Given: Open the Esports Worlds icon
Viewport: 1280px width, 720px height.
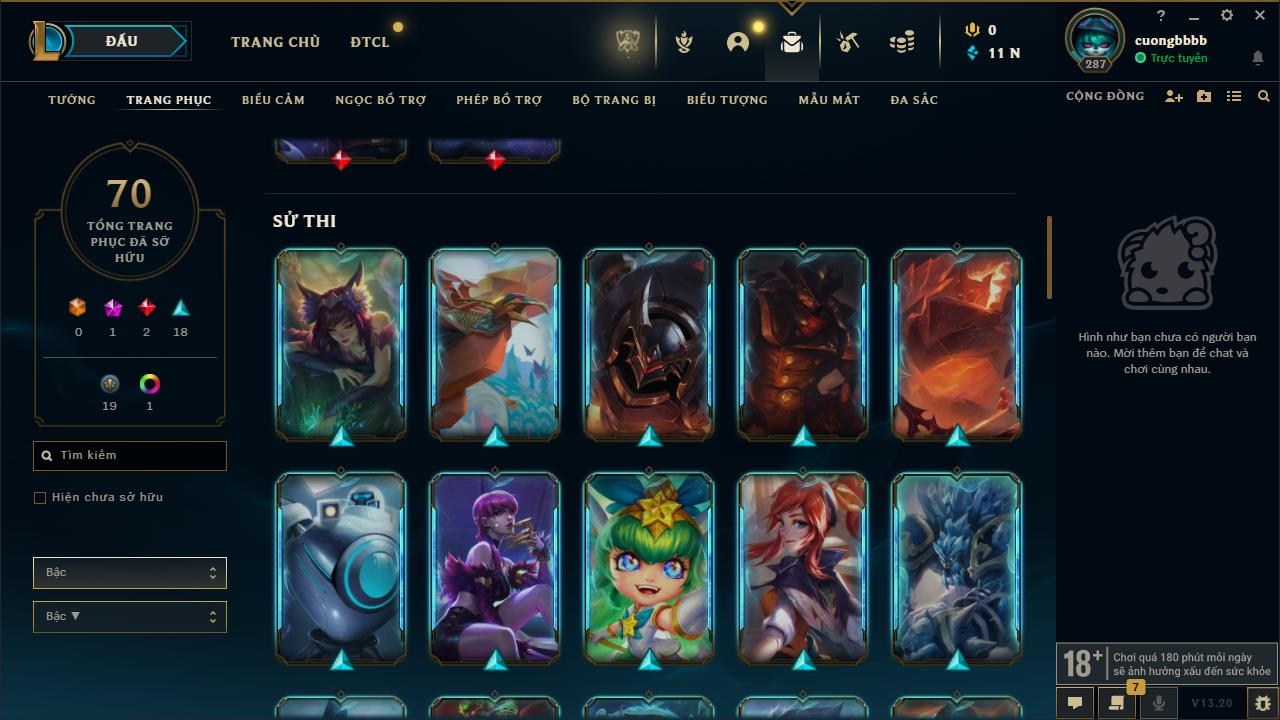Looking at the screenshot, I should pyautogui.click(x=627, y=41).
